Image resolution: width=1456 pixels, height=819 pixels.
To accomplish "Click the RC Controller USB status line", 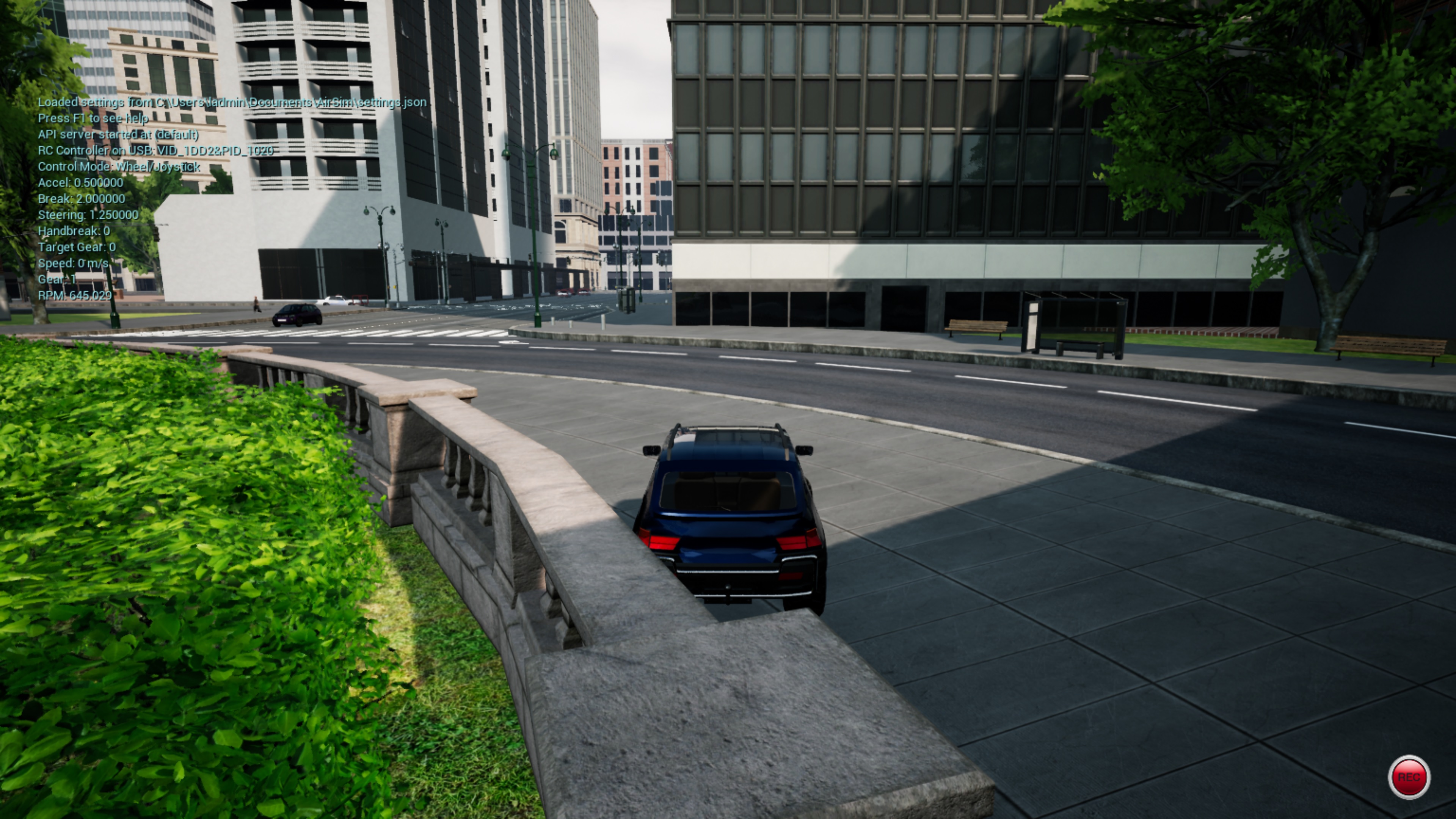I will [x=155, y=151].
